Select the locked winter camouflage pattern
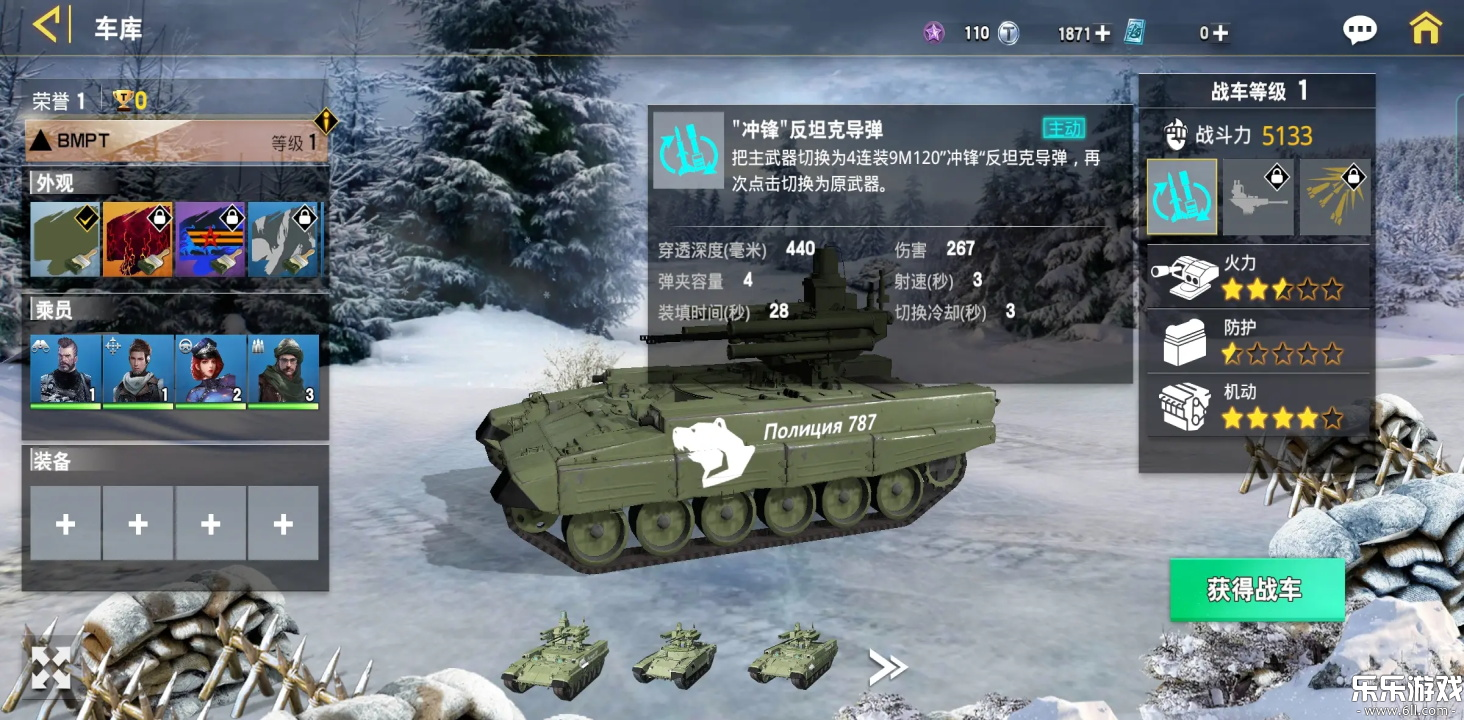The height and width of the screenshot is (720, 1464). (x=284, y=240)
